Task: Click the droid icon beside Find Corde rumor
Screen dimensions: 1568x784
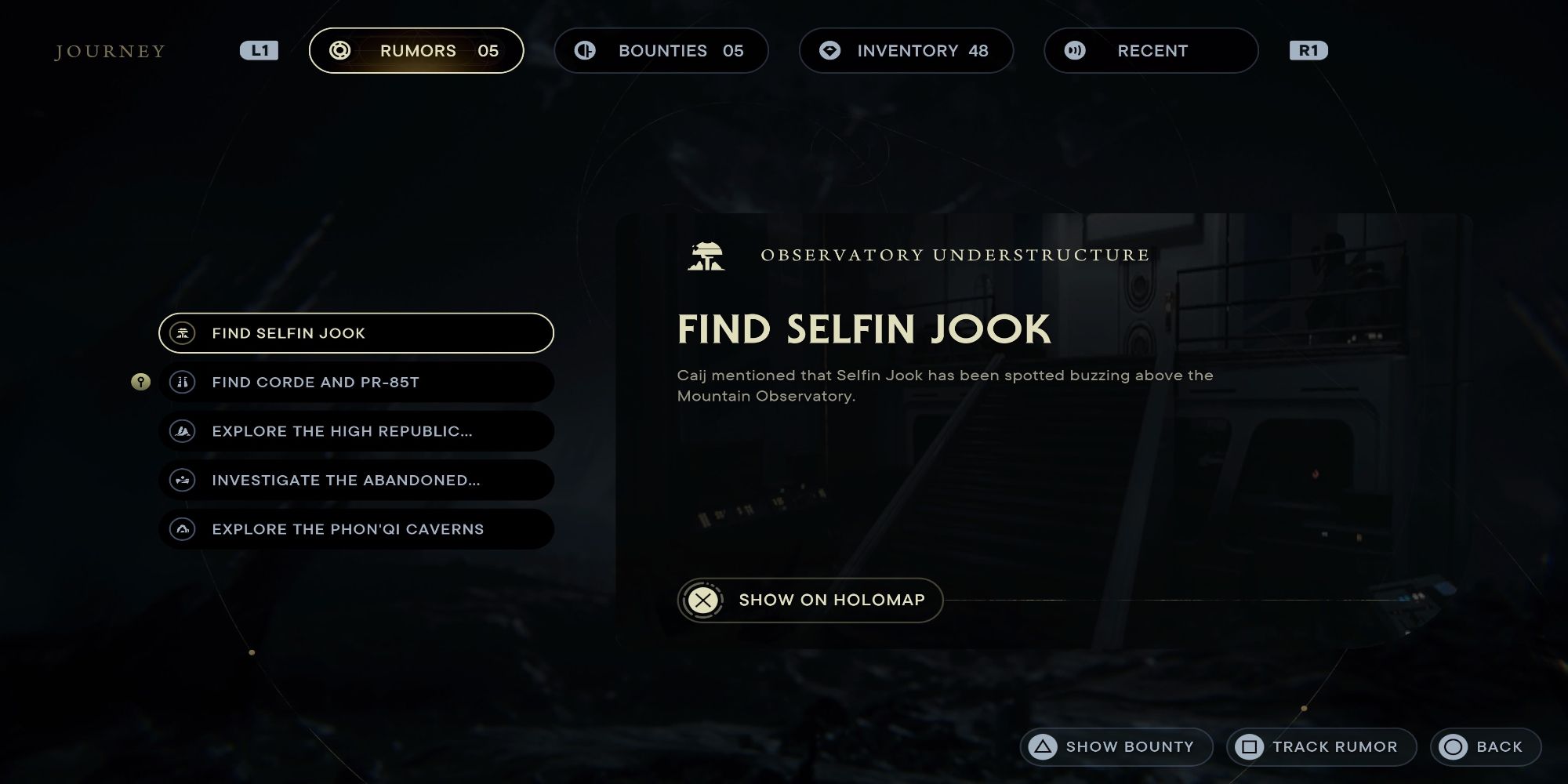Action: (183, 382)
